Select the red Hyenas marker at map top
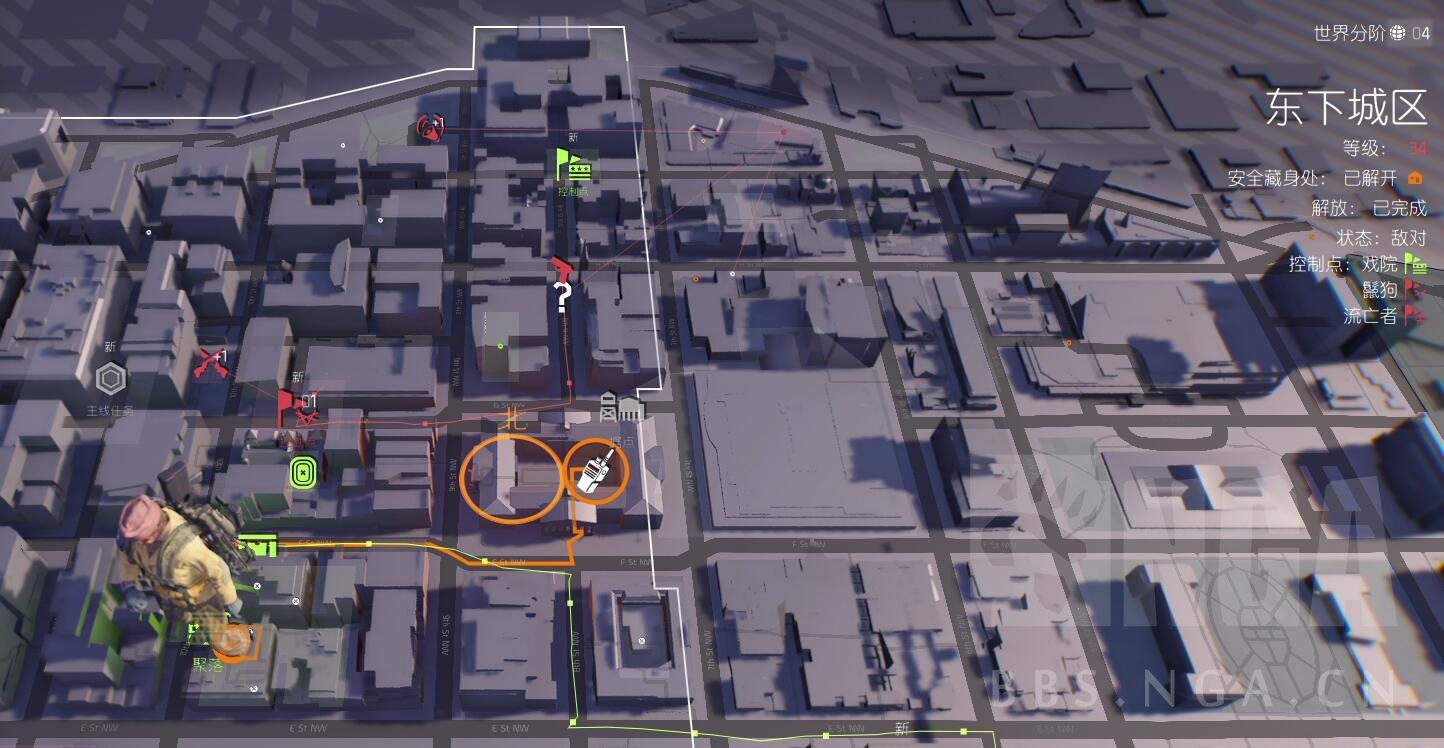Screen dimensions: 1444x748 pos(433,128)
